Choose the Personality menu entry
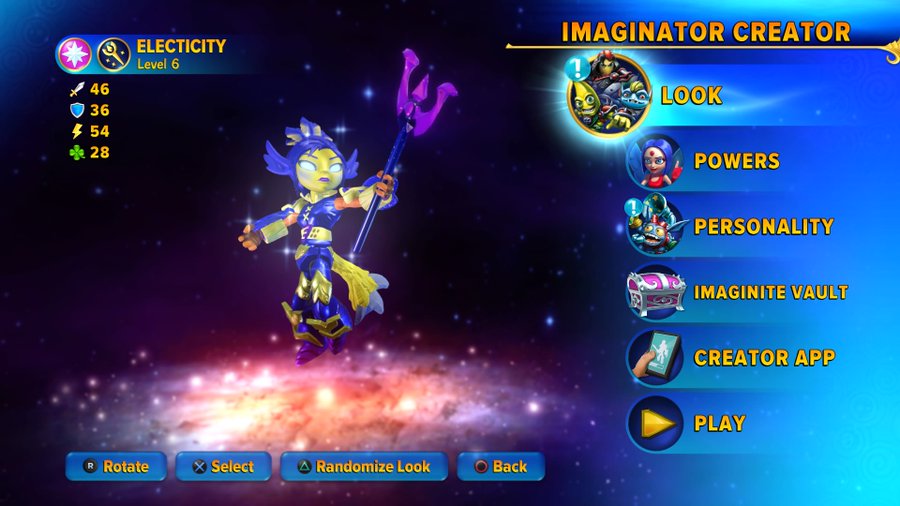The image size is (900, 506). click(x=763, y=226)
